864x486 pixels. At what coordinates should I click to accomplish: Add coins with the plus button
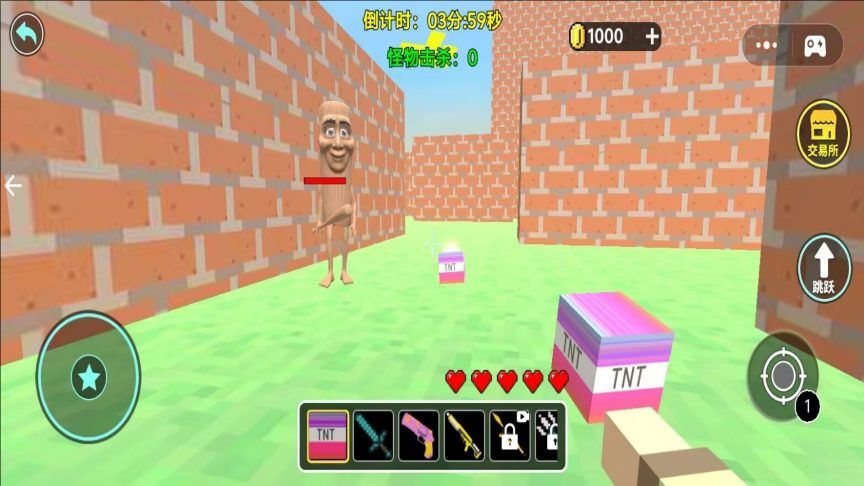click(x=652, y=37)
